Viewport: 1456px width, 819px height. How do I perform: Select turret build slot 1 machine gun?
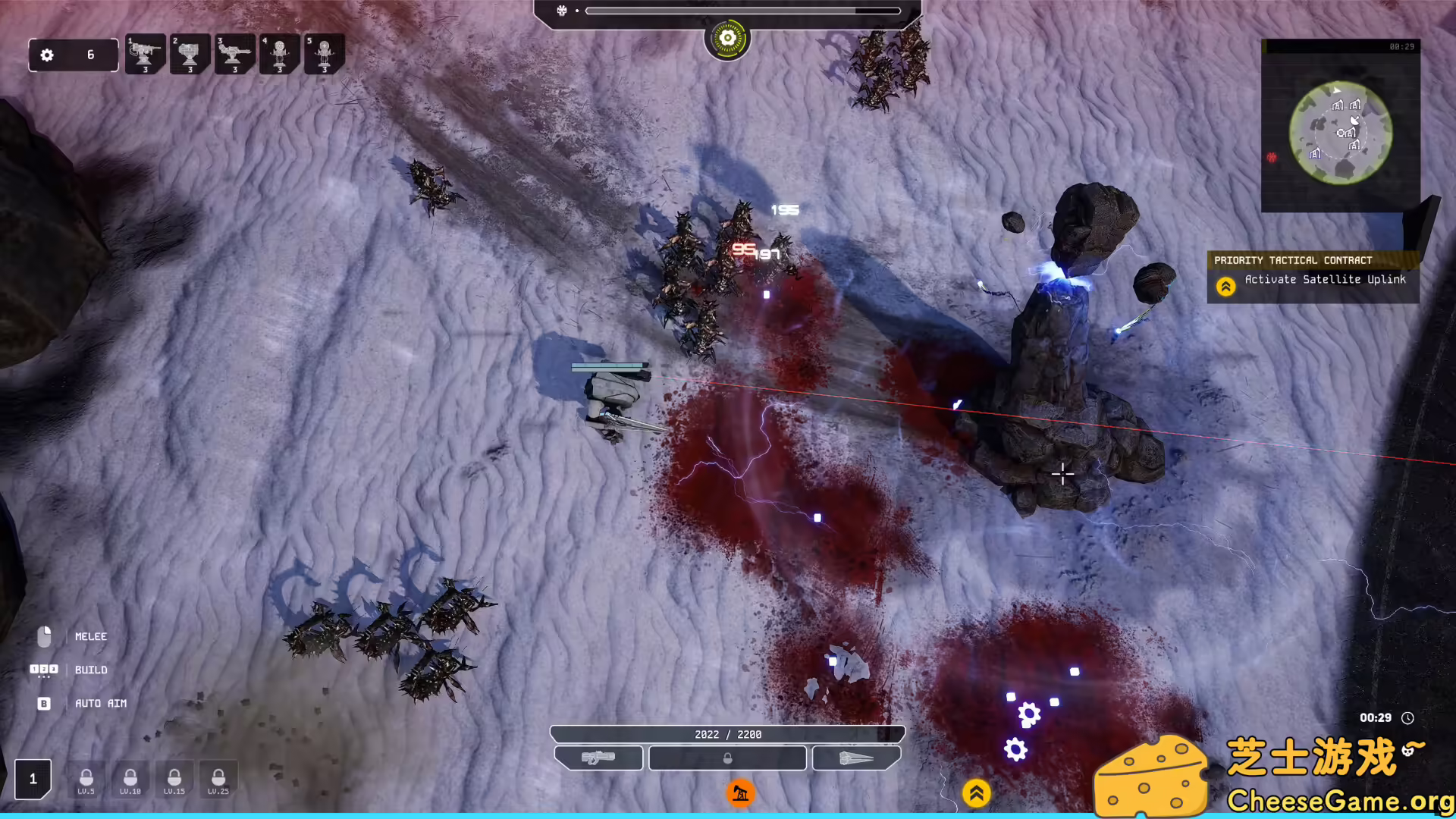[x=145, y=53]
